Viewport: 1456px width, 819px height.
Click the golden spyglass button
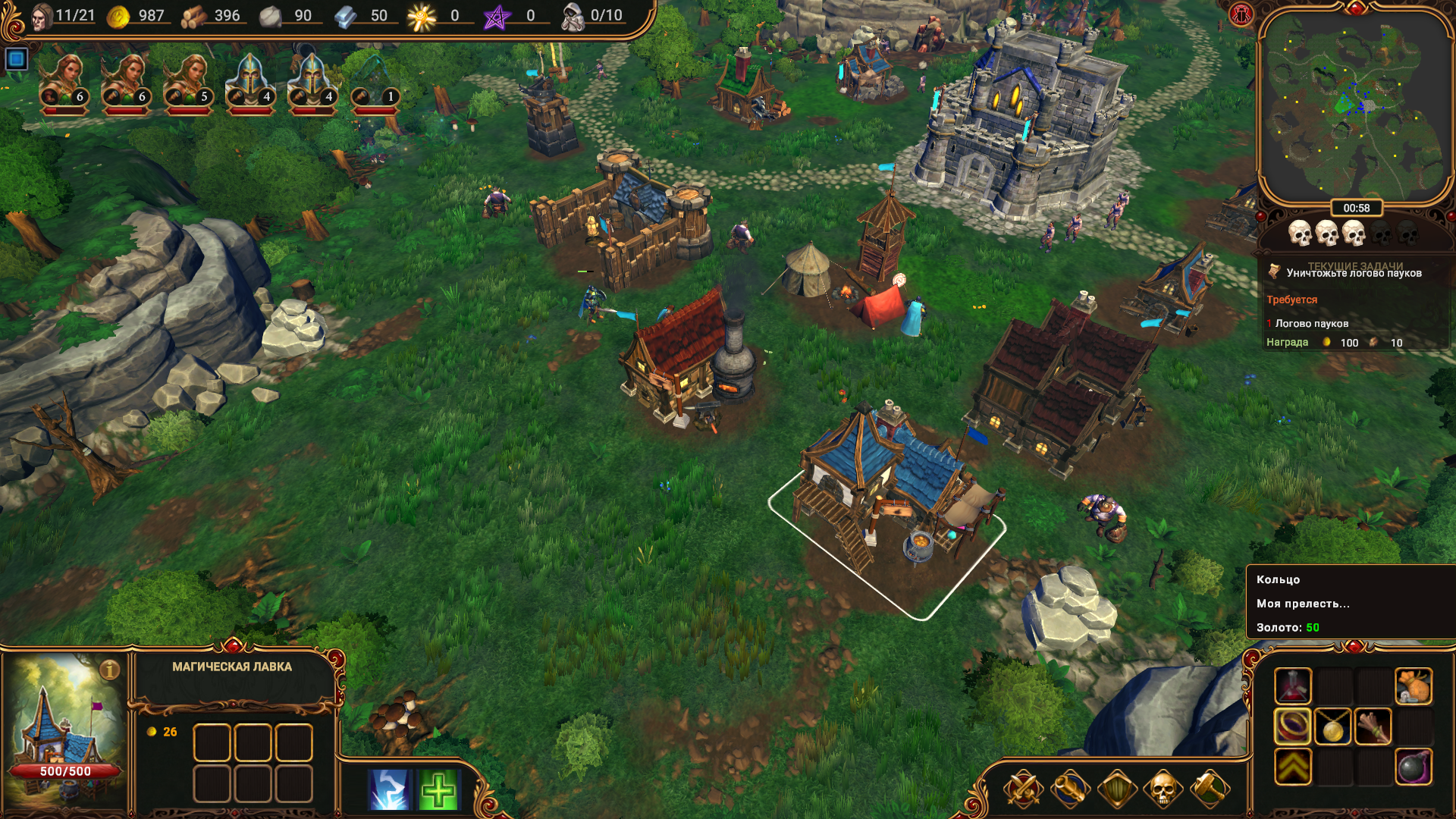pos(1069,789)
